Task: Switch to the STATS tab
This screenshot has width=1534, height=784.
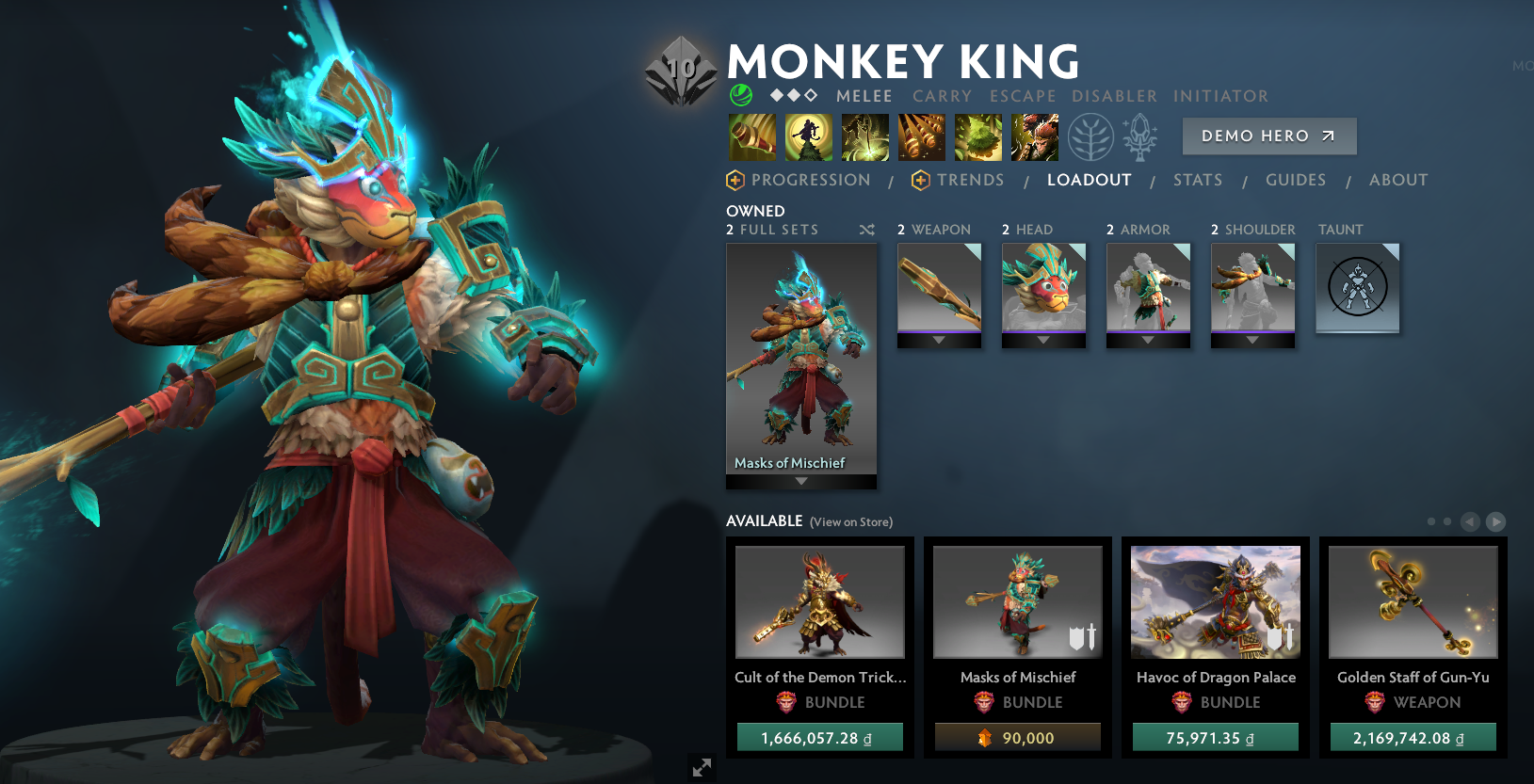Action: tap(1198, 180)
